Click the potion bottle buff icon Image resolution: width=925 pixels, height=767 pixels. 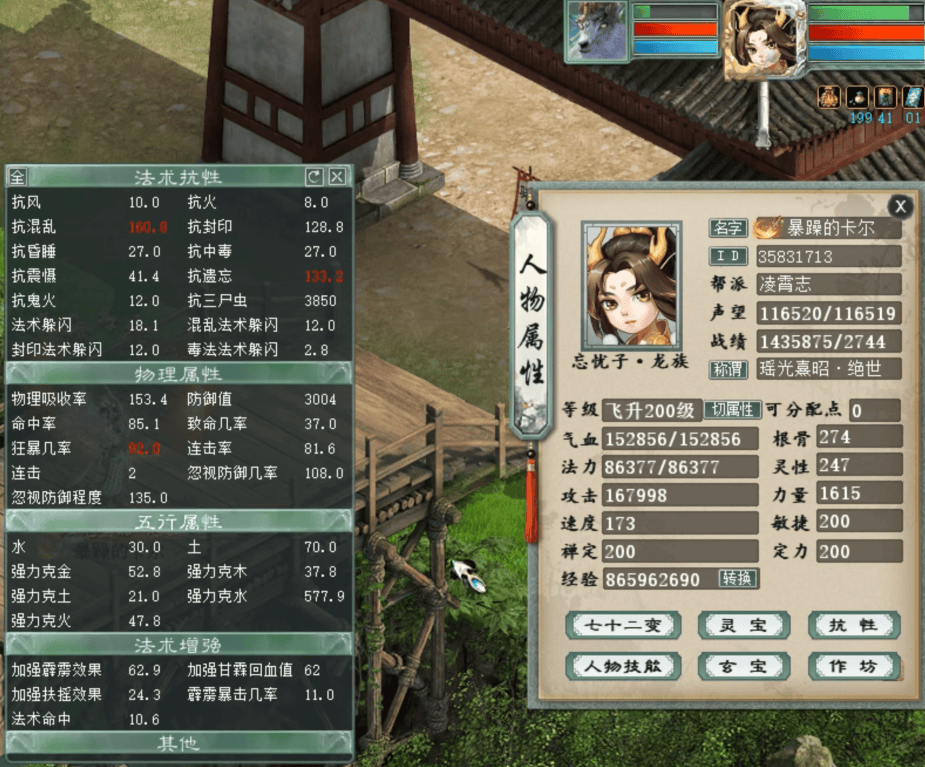pos(857,97)
